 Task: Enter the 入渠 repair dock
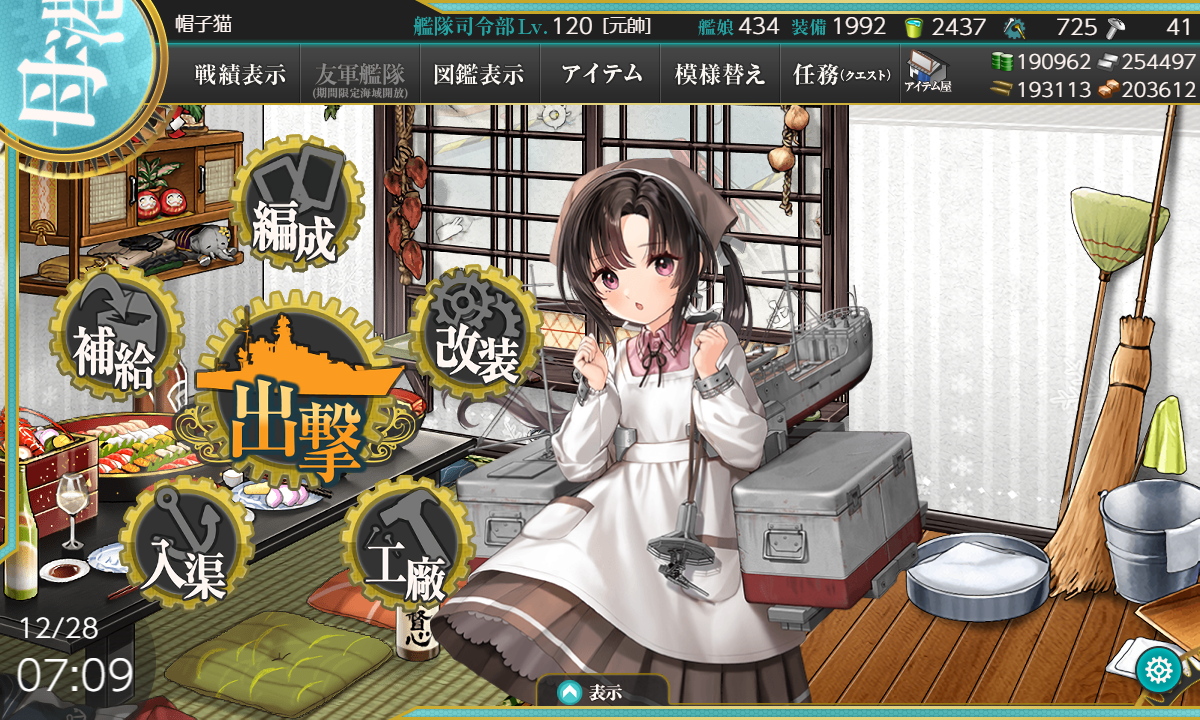182,547
